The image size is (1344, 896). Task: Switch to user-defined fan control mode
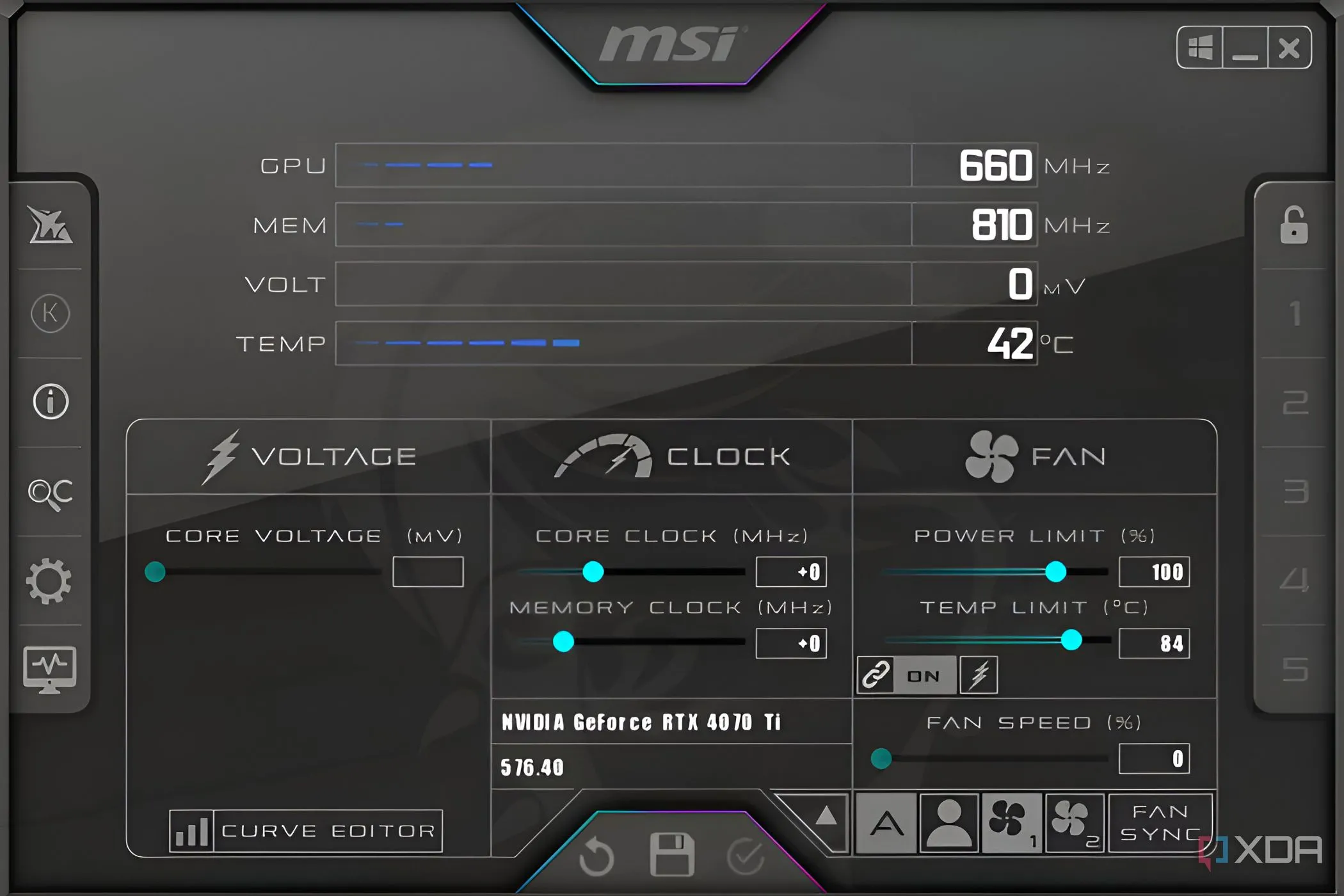tap(948, 824)
